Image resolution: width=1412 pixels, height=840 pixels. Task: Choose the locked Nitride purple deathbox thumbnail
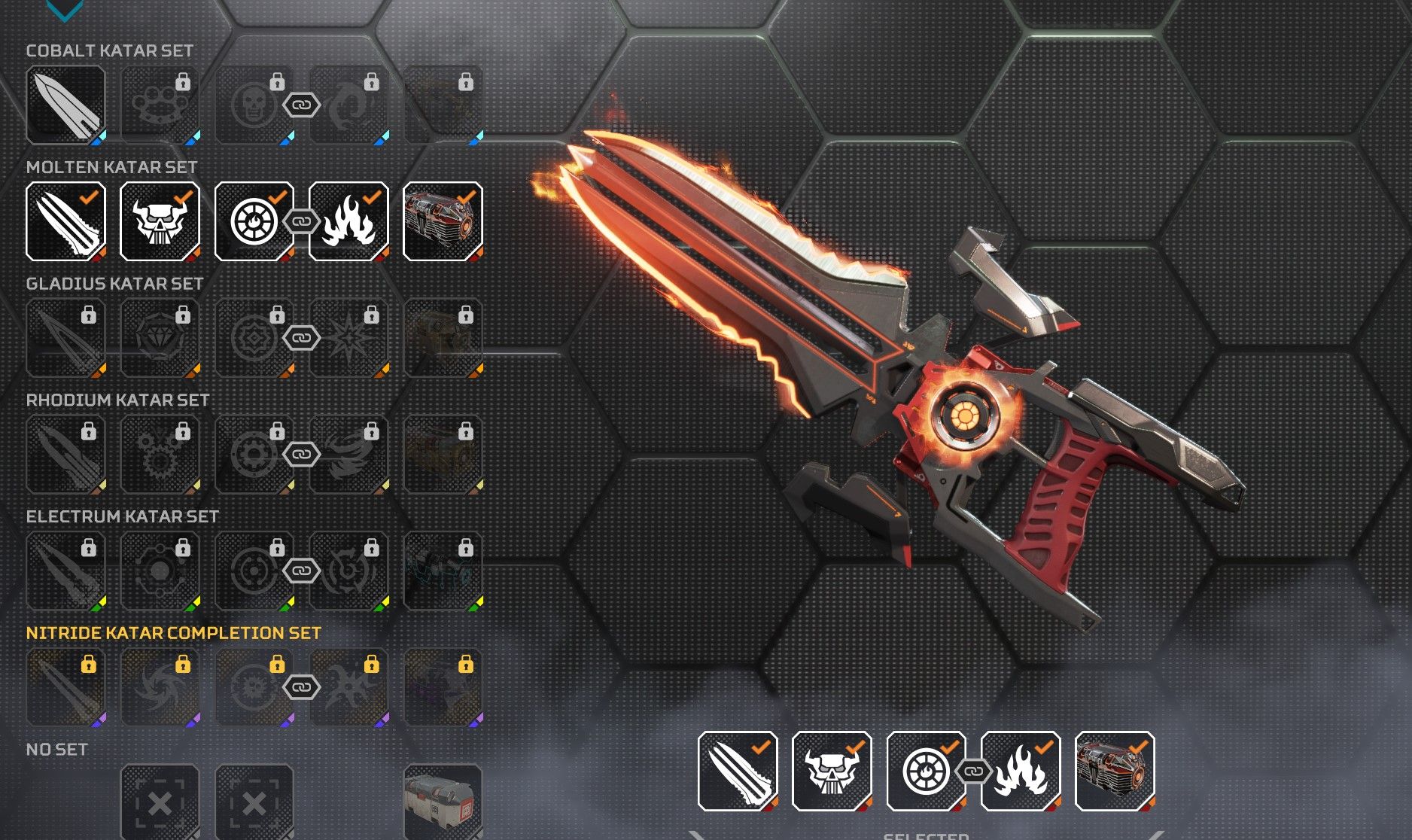(x=443, y=687)
